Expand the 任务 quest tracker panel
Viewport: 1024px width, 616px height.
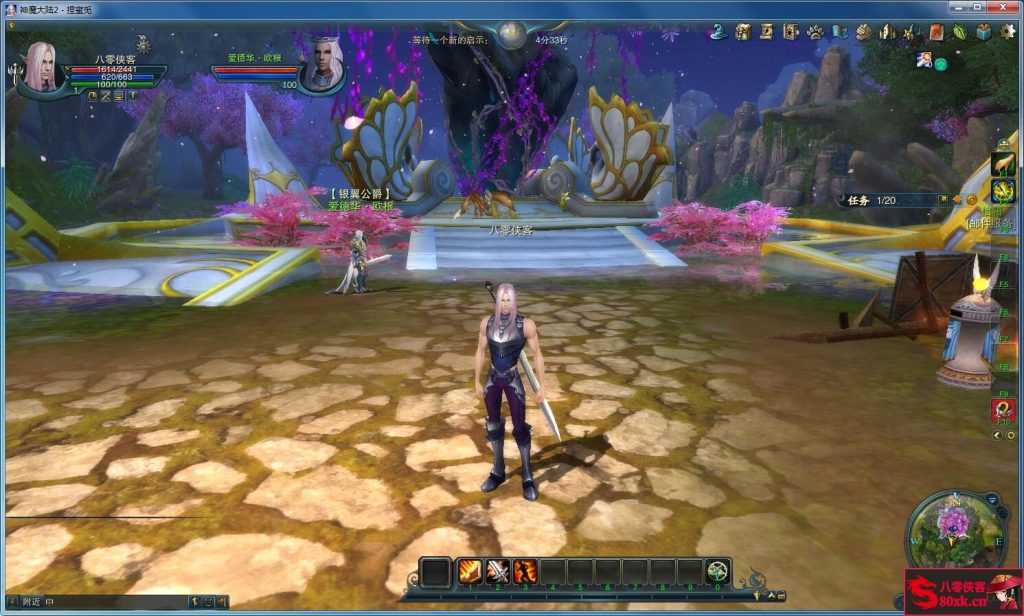point(859,200)
